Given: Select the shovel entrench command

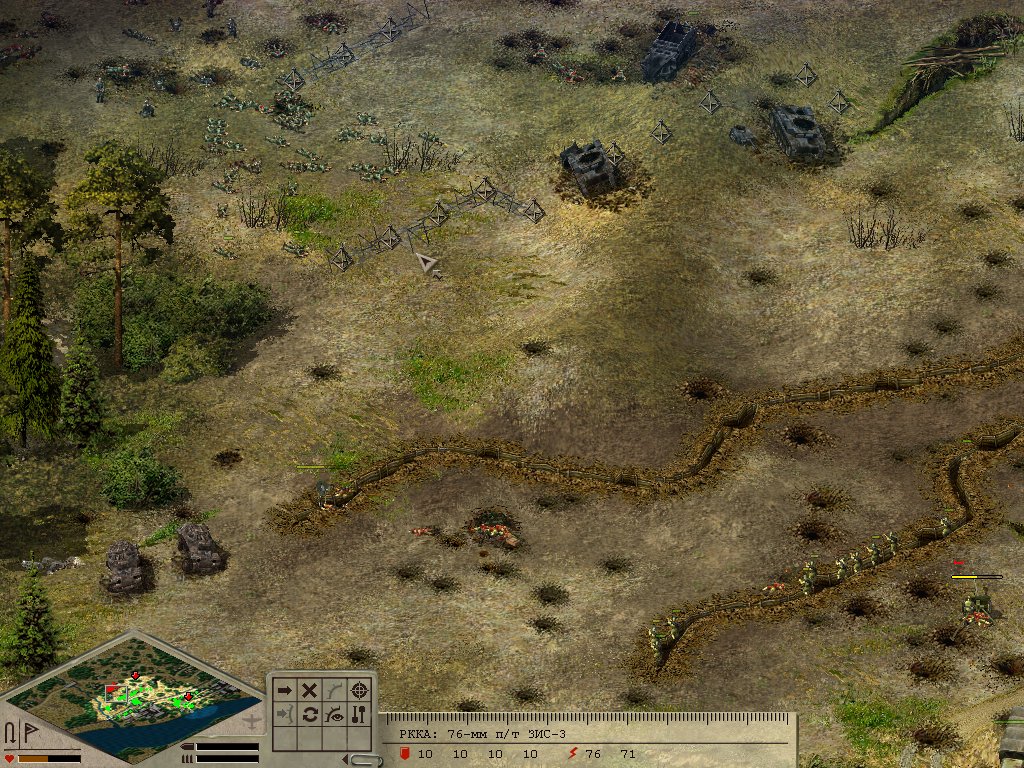Looking at the screenshot, I should tap(360, 715).
